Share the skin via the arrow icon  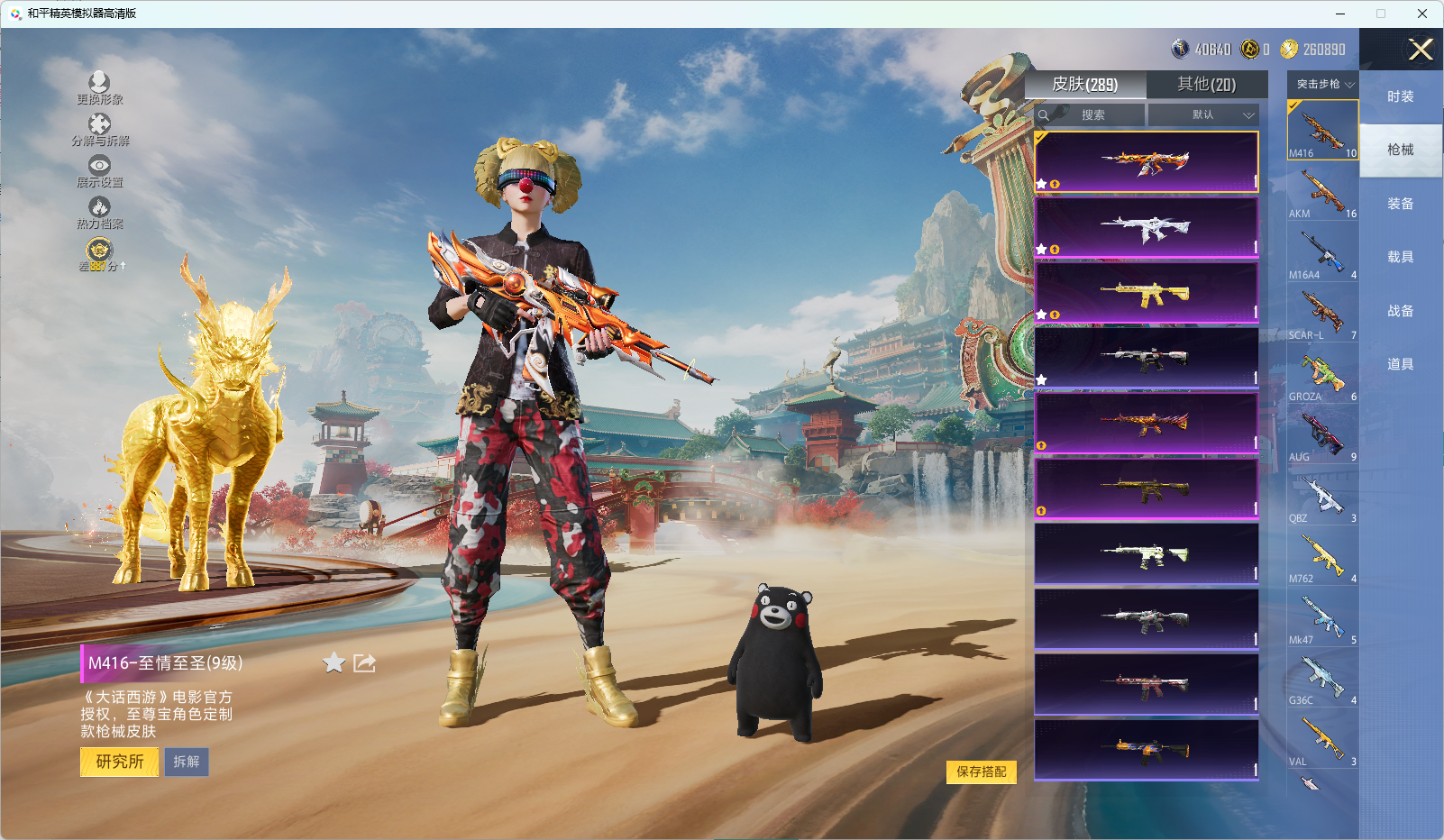[364, 663]
